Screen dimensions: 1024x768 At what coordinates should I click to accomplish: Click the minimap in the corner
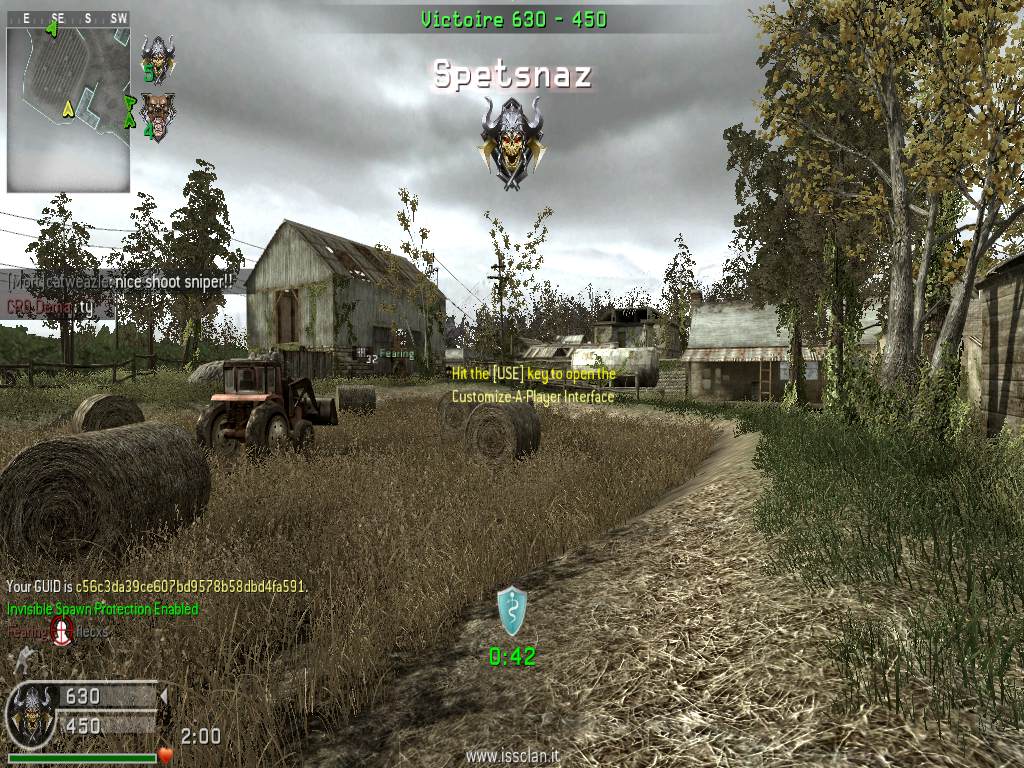[x=68, y=108]
